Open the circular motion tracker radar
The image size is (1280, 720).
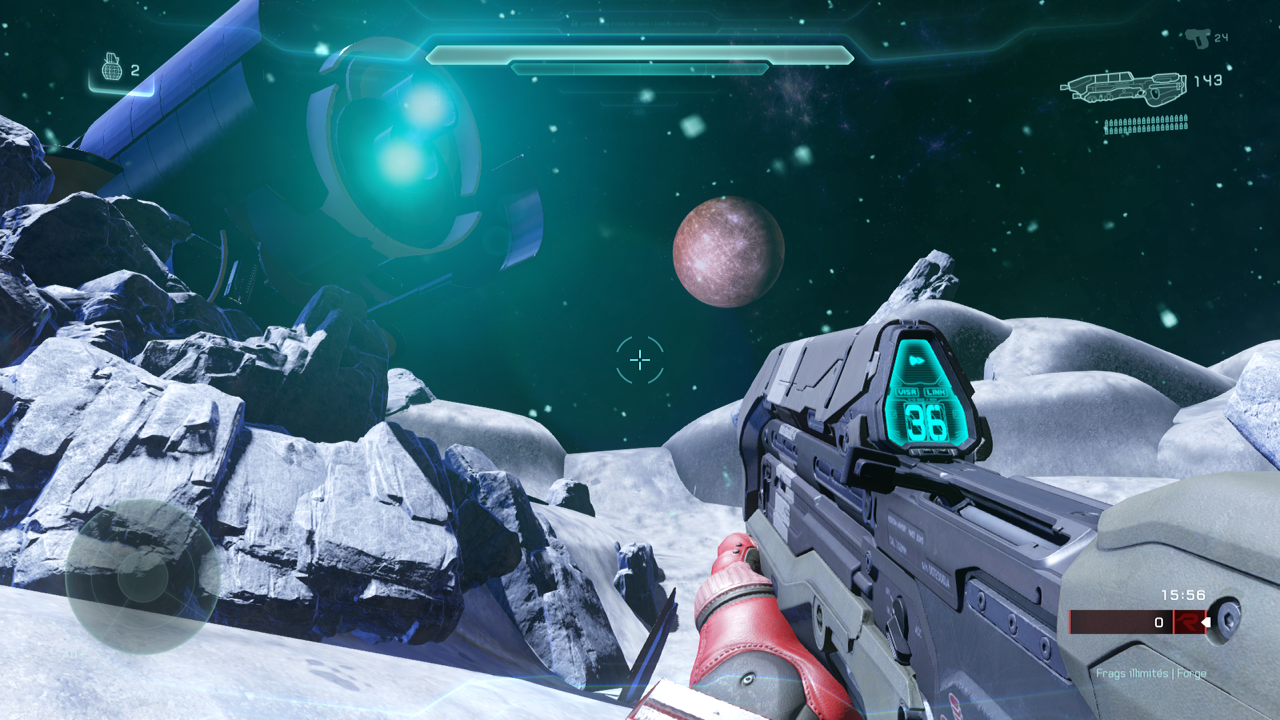(142, 577)
